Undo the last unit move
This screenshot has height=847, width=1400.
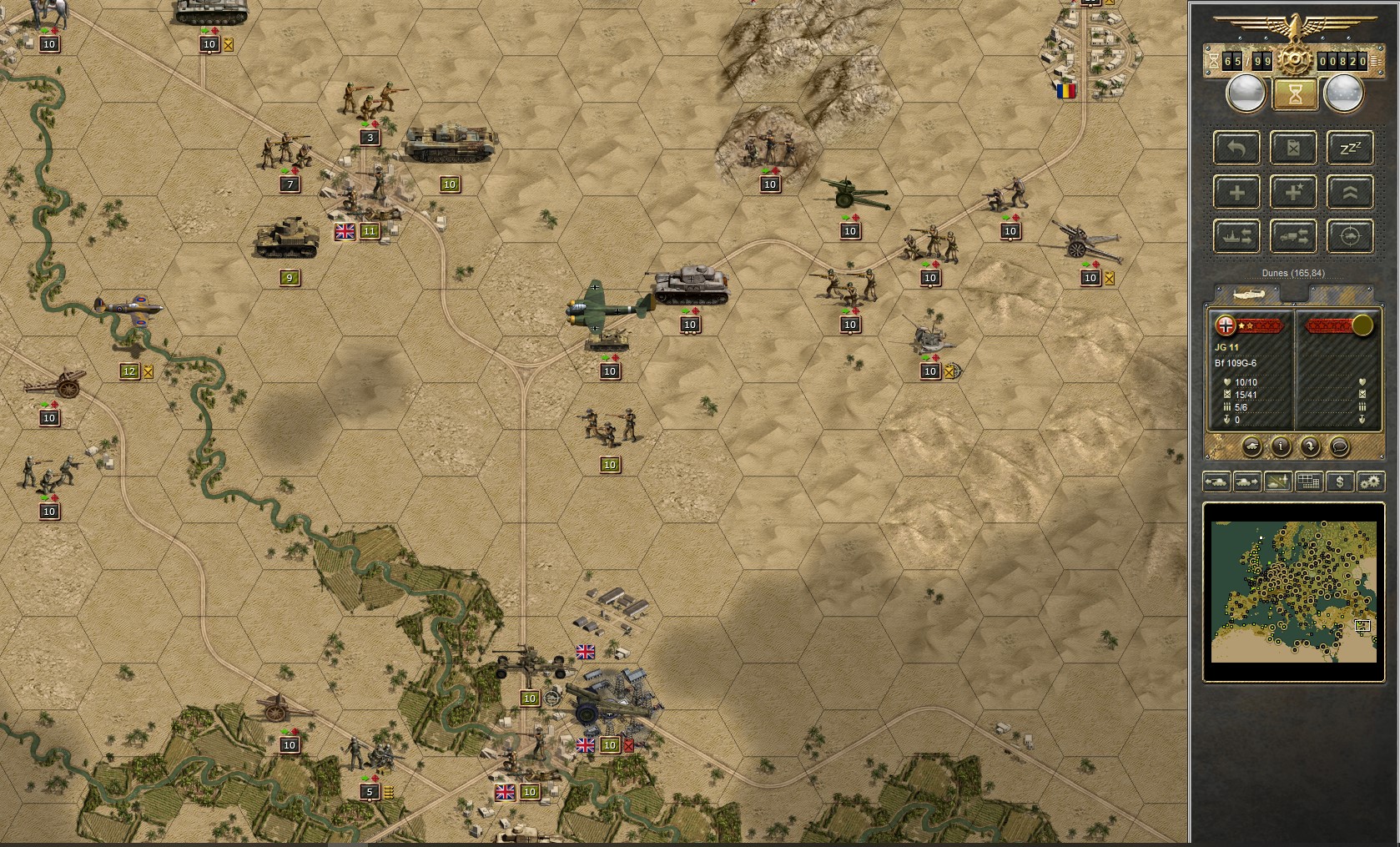(x=1236, y=148)
